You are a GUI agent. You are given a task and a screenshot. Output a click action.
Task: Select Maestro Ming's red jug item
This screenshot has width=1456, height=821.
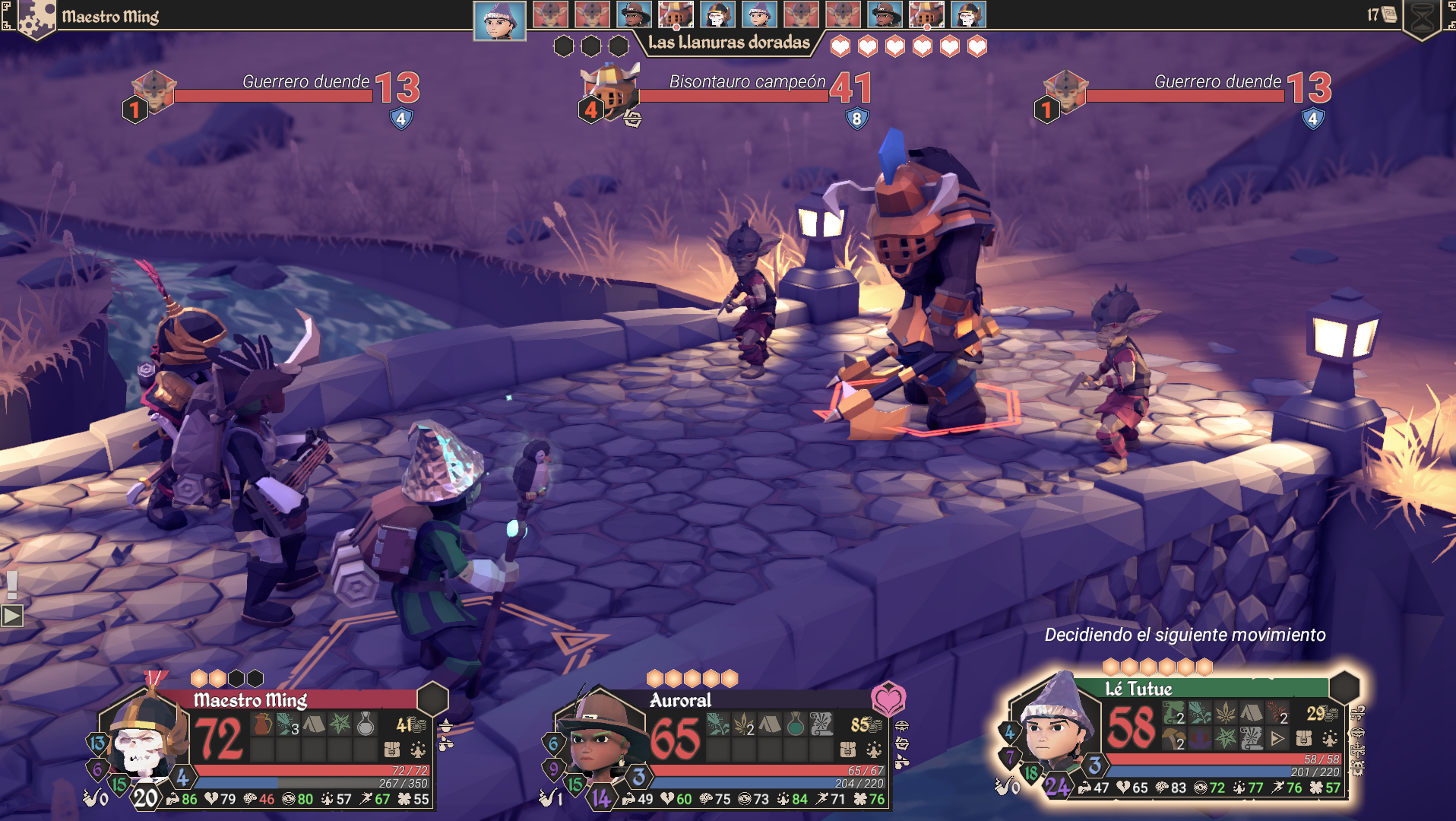[263, 724]
